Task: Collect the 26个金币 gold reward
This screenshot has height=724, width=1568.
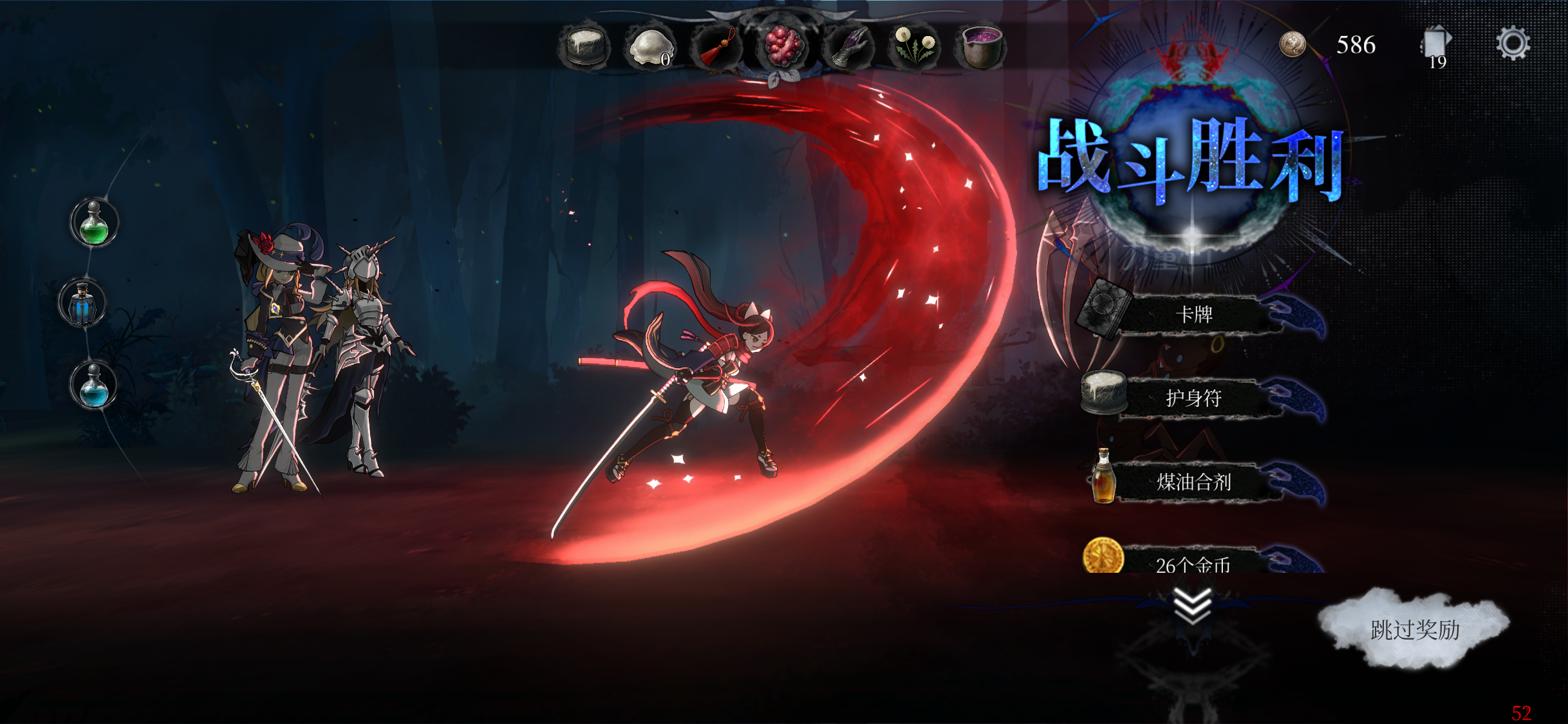Action: (1194, 562)
